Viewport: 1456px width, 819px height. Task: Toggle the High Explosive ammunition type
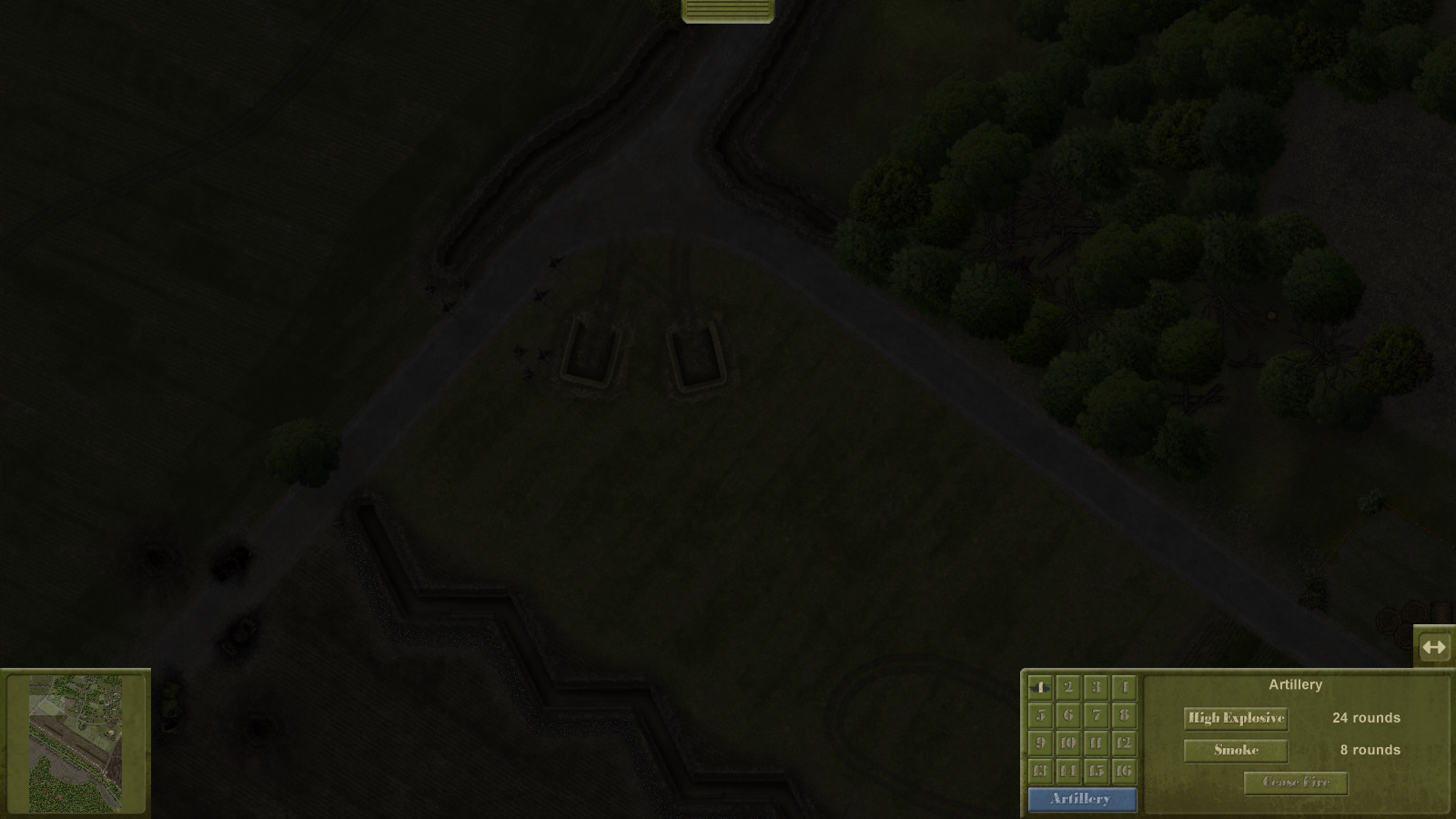1235,718
